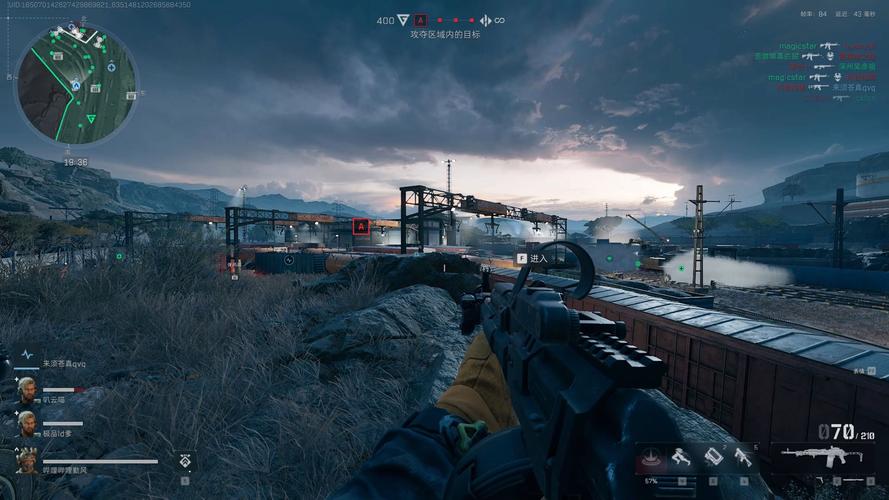Screen dimensions: 889x500
Task: Click the red A capture point marker
Action: (x=360, y=226)
